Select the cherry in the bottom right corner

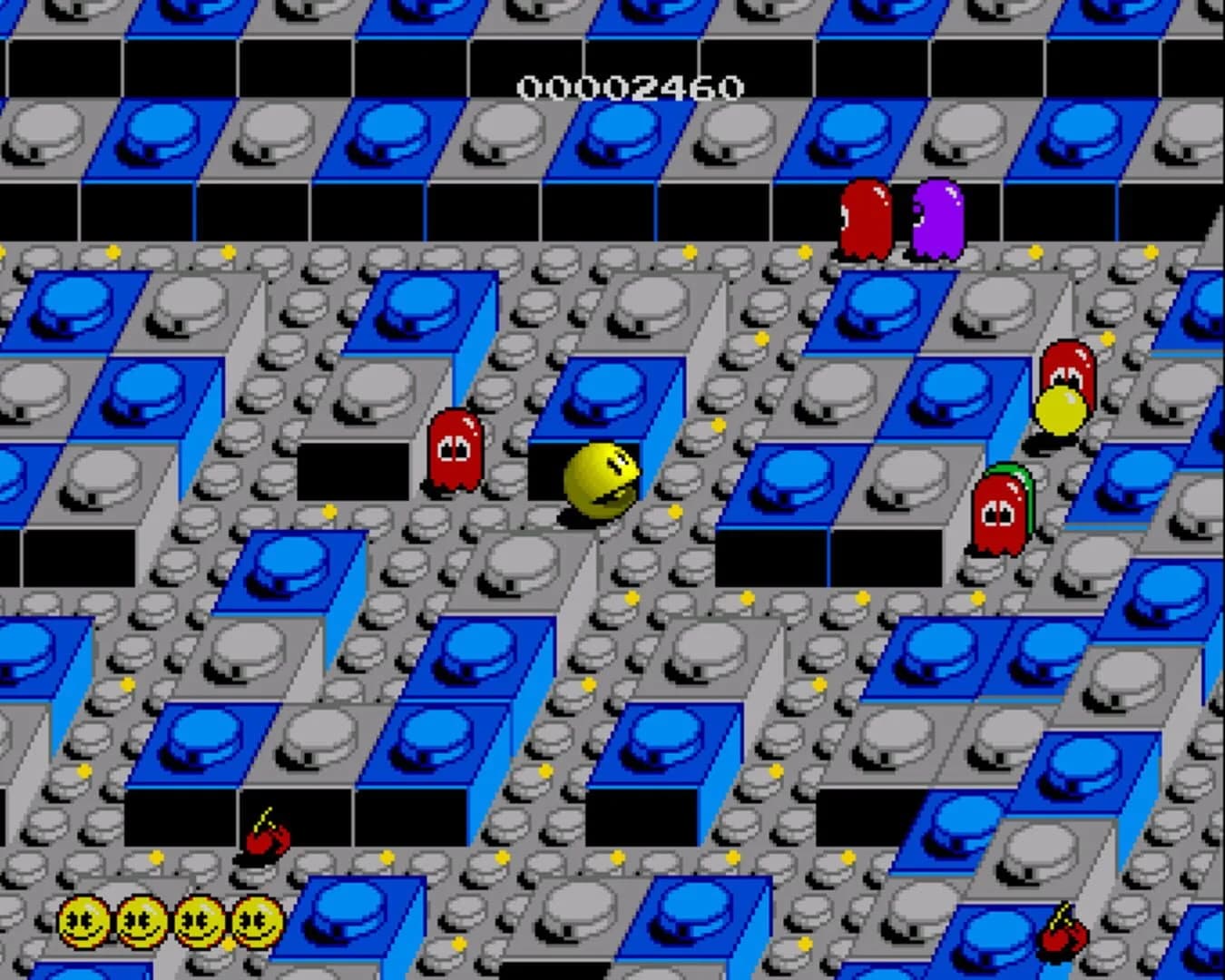(x=1063, y=944)
